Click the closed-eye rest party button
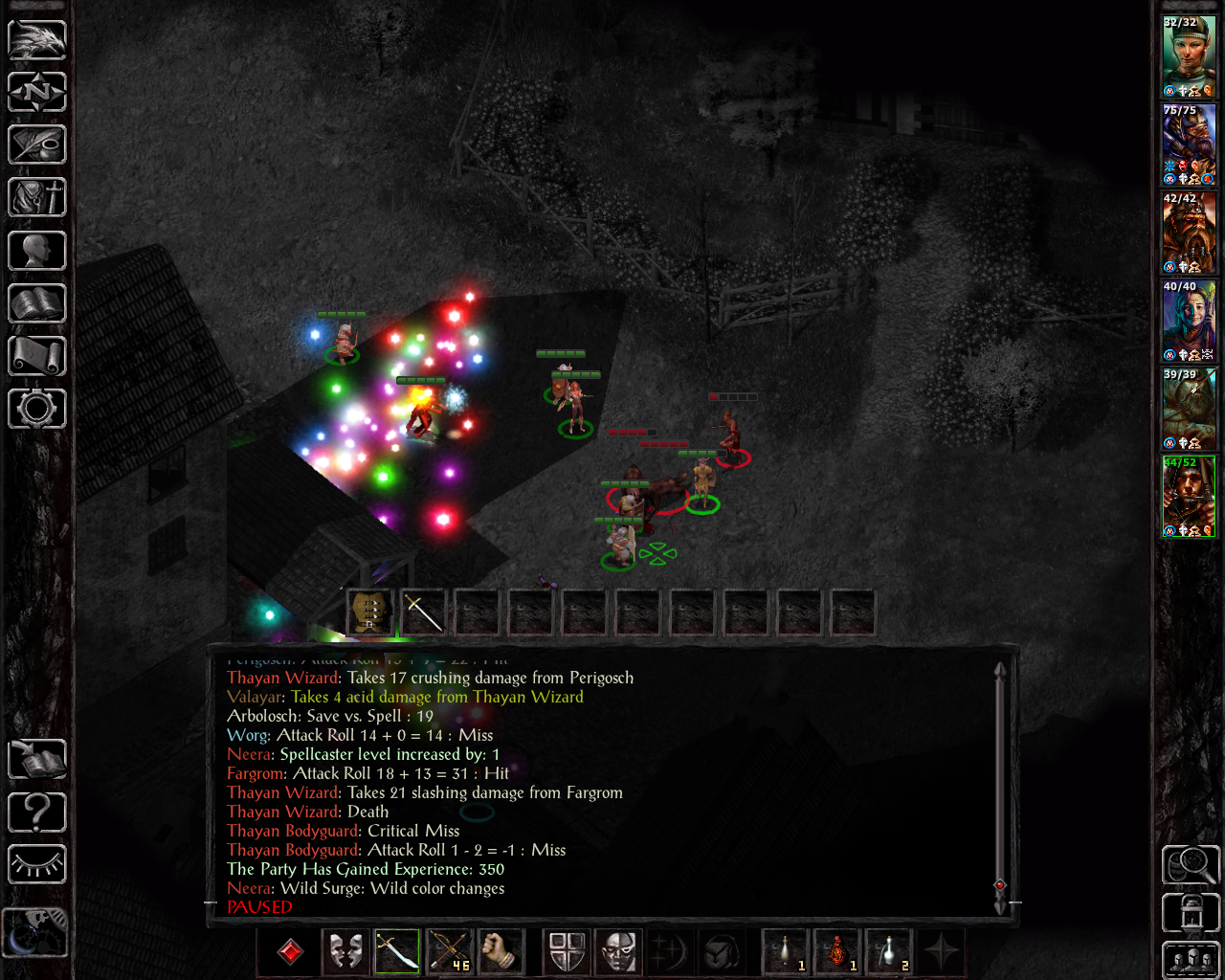This screenshot has height=980, width=1225. coord(37,865)
